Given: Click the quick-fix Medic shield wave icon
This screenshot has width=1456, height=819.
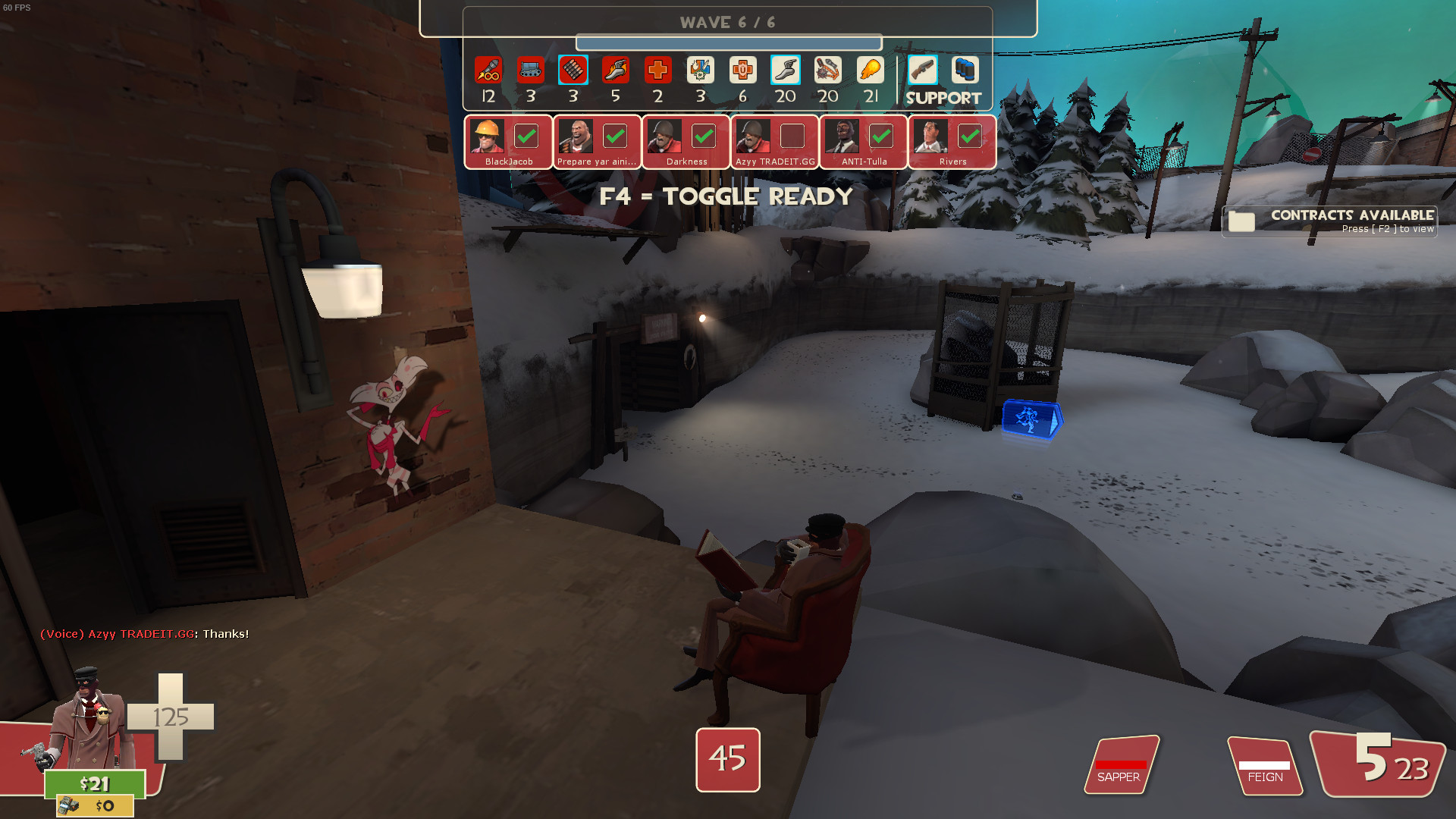Looking at the screenshot, I should 701,70.
